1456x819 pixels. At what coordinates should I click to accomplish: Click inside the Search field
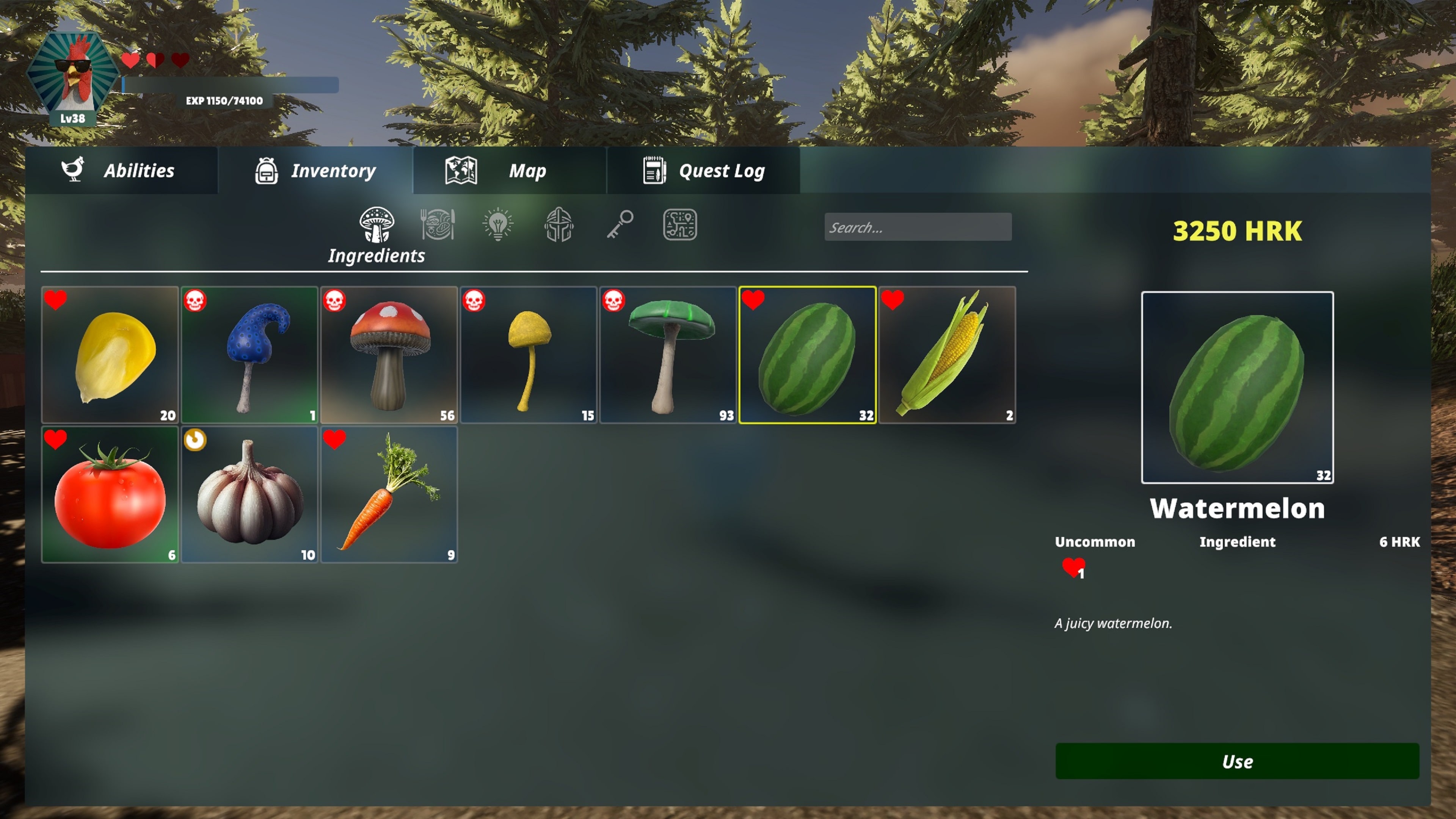point(918,227)
